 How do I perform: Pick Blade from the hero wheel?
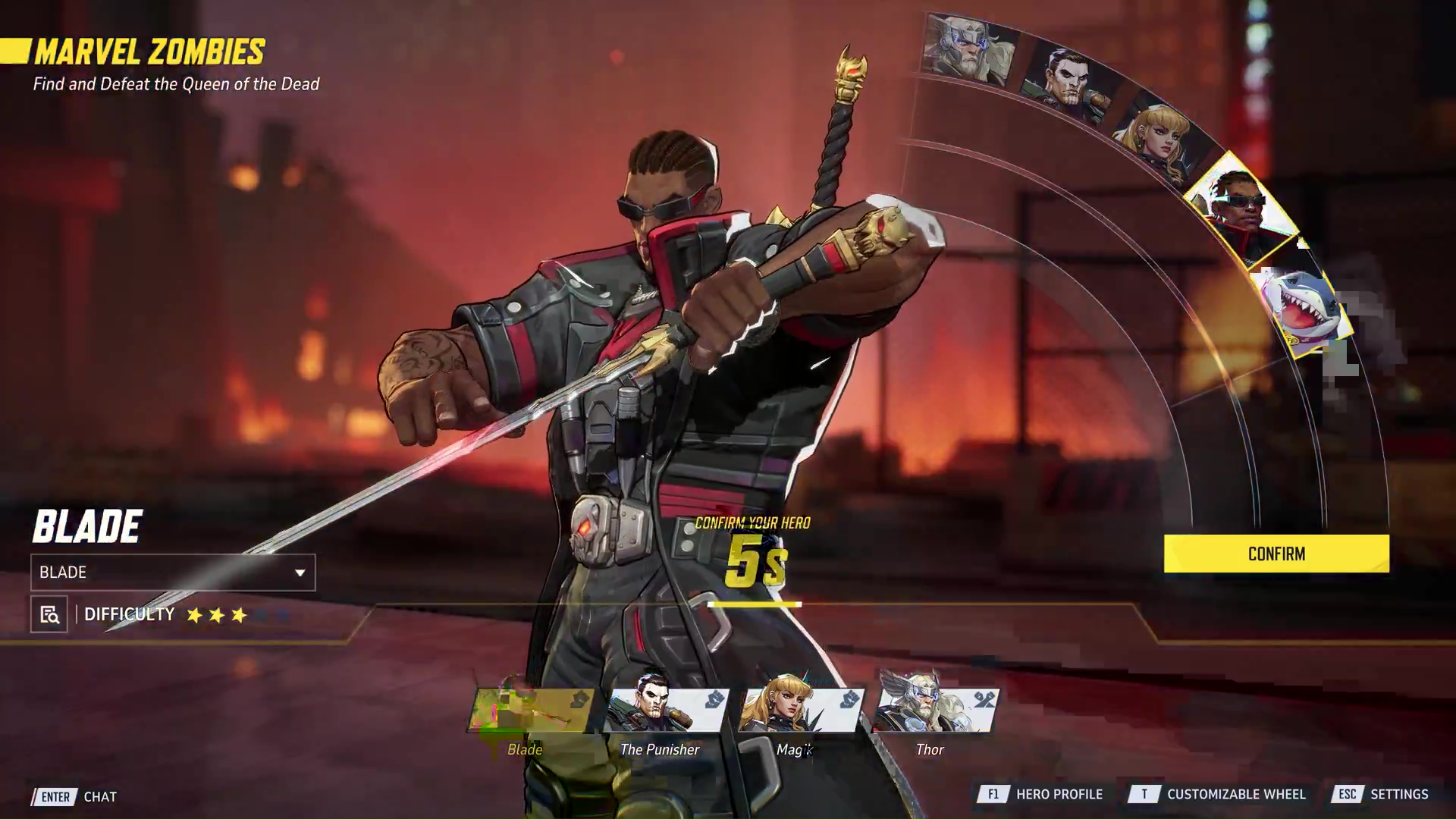[x=1240, y=209]
